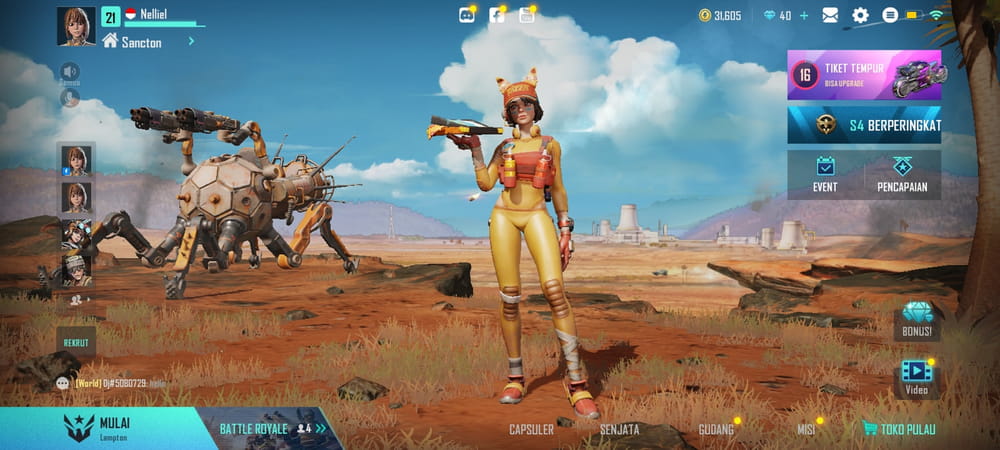1000x450 pixels.
Task: View the Misi missions menu
Action: pos(805,430)
